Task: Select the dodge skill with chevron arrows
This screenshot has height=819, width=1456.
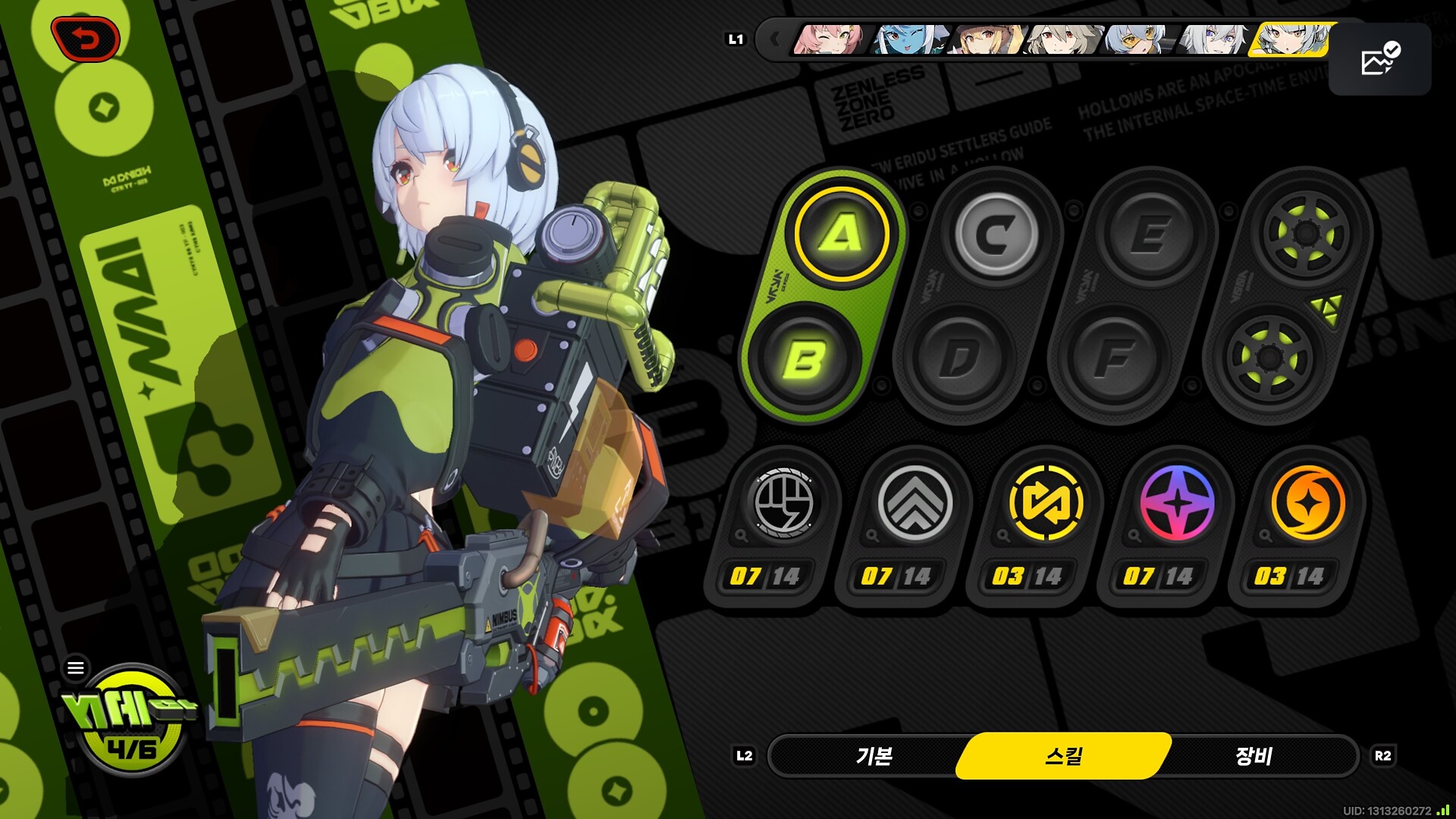Action: tap(915, 504)
